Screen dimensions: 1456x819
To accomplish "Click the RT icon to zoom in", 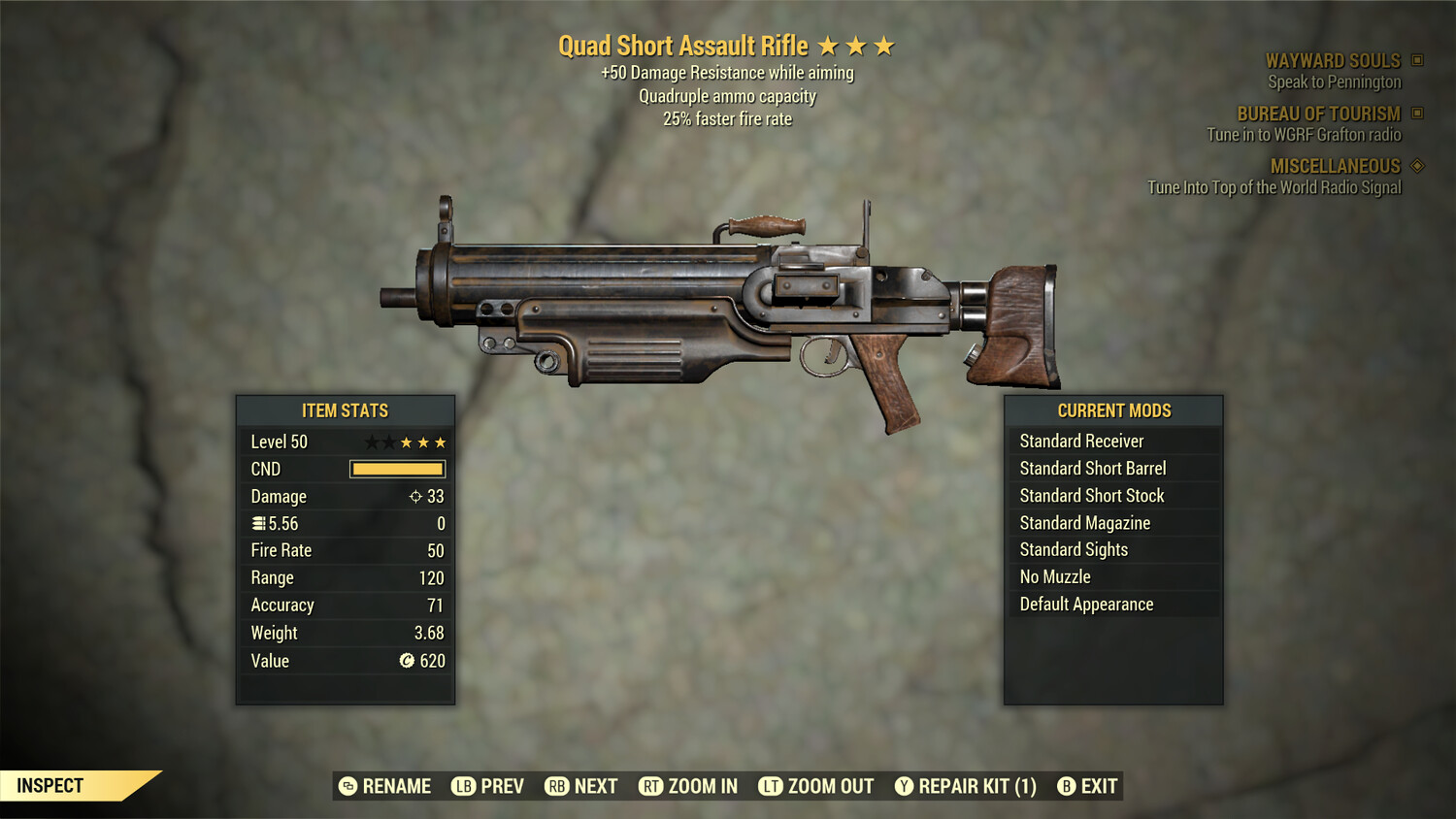I will point(650,786).
